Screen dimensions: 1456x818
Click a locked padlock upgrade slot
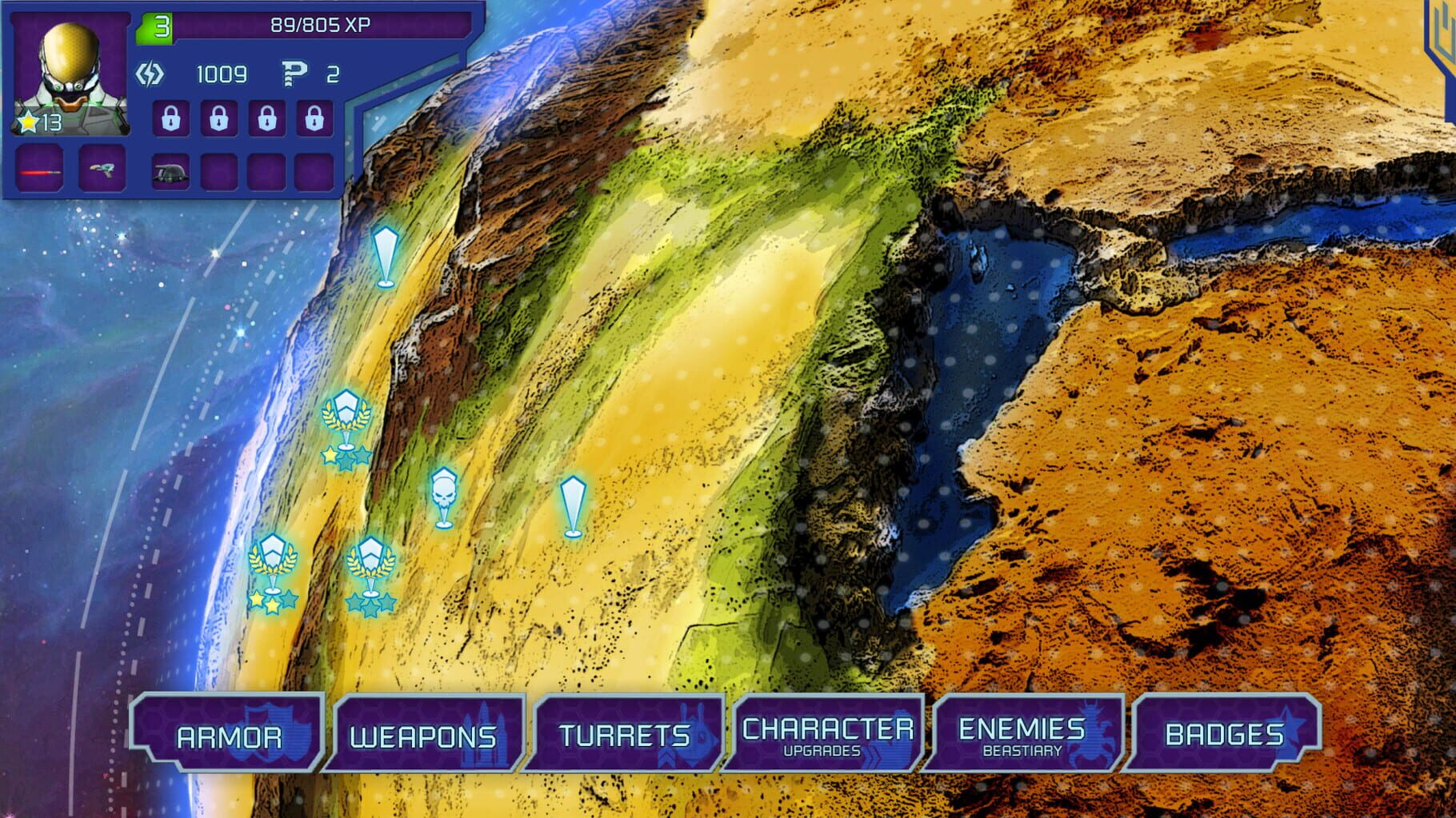tap(170, 118)
